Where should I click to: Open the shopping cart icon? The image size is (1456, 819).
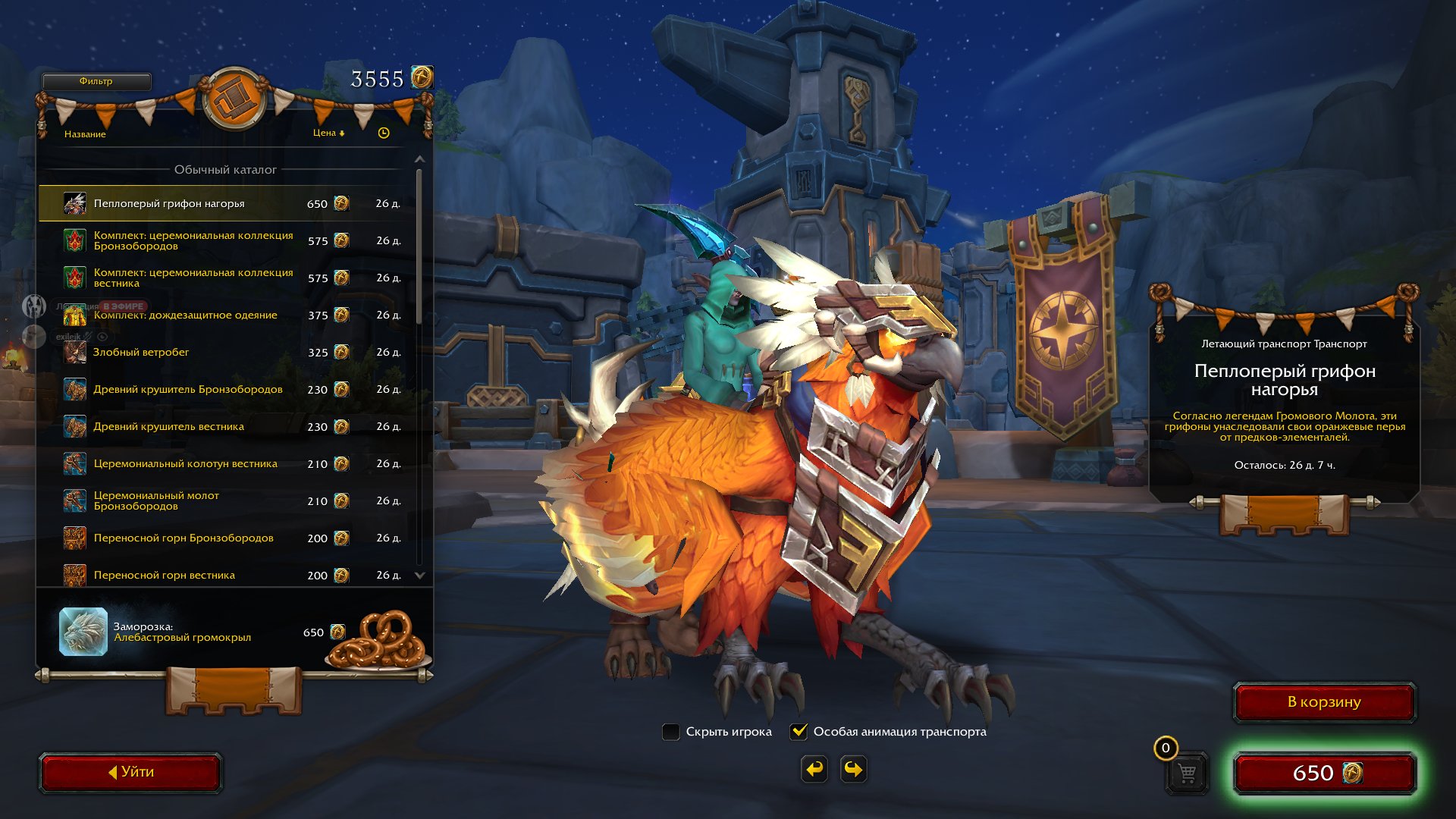coord(1187,773)
